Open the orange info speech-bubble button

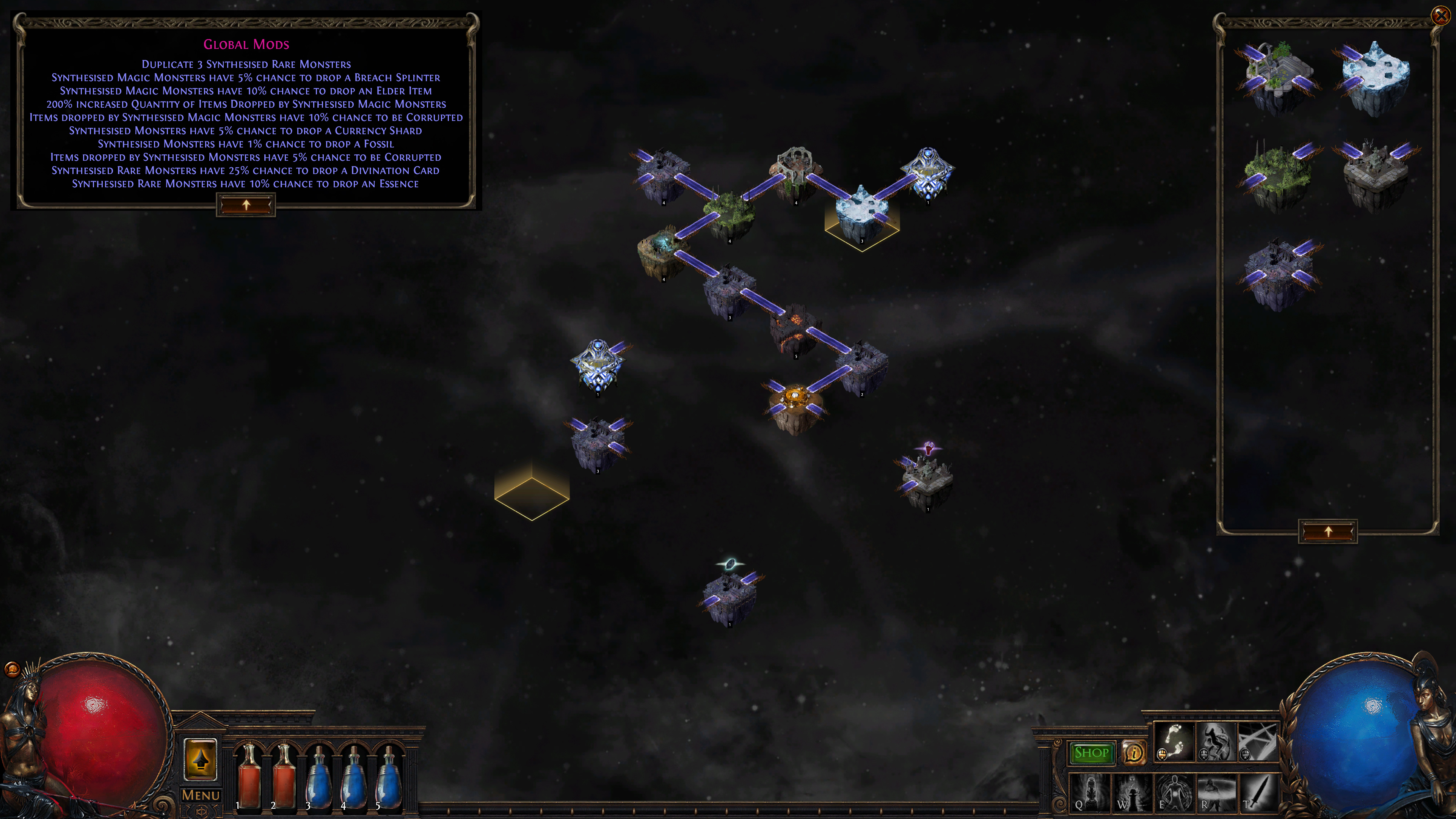pyautogui.click(x=1133, y=753)
